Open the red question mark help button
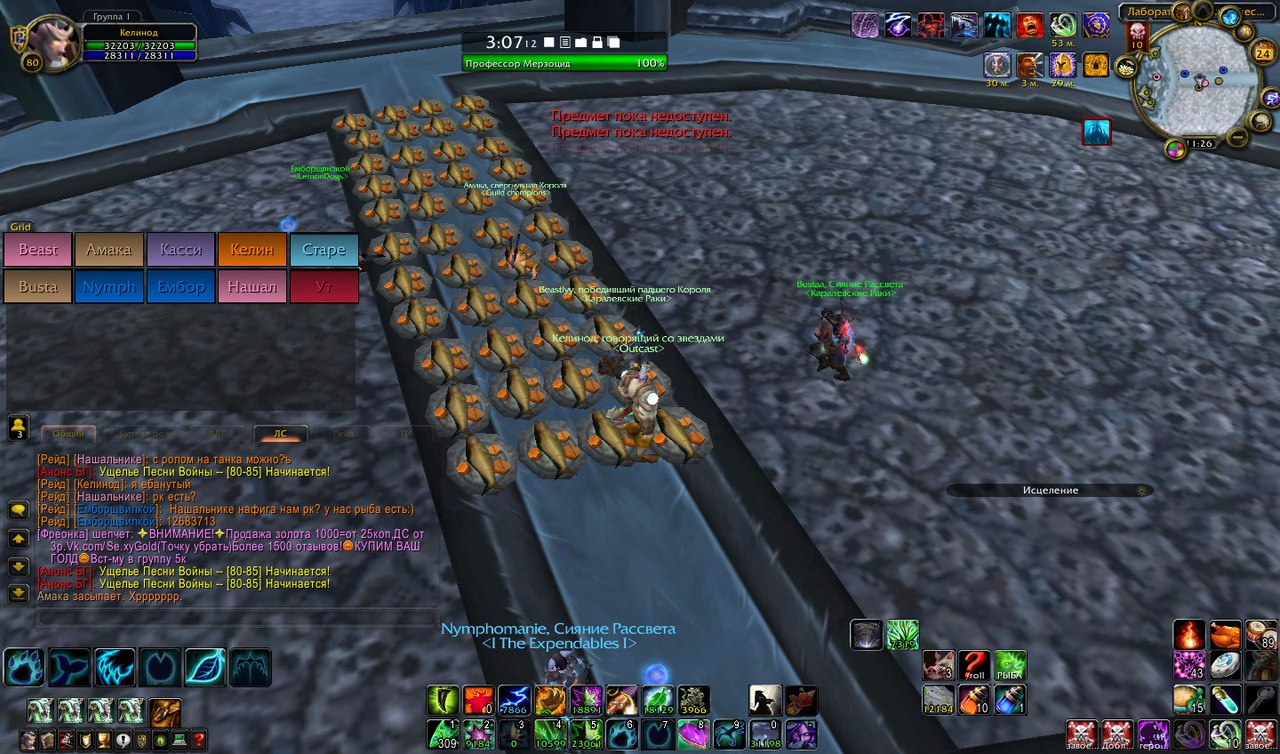Image resolution: width=1280 pixels, height=754 pixels. click(x=198, y=740)
